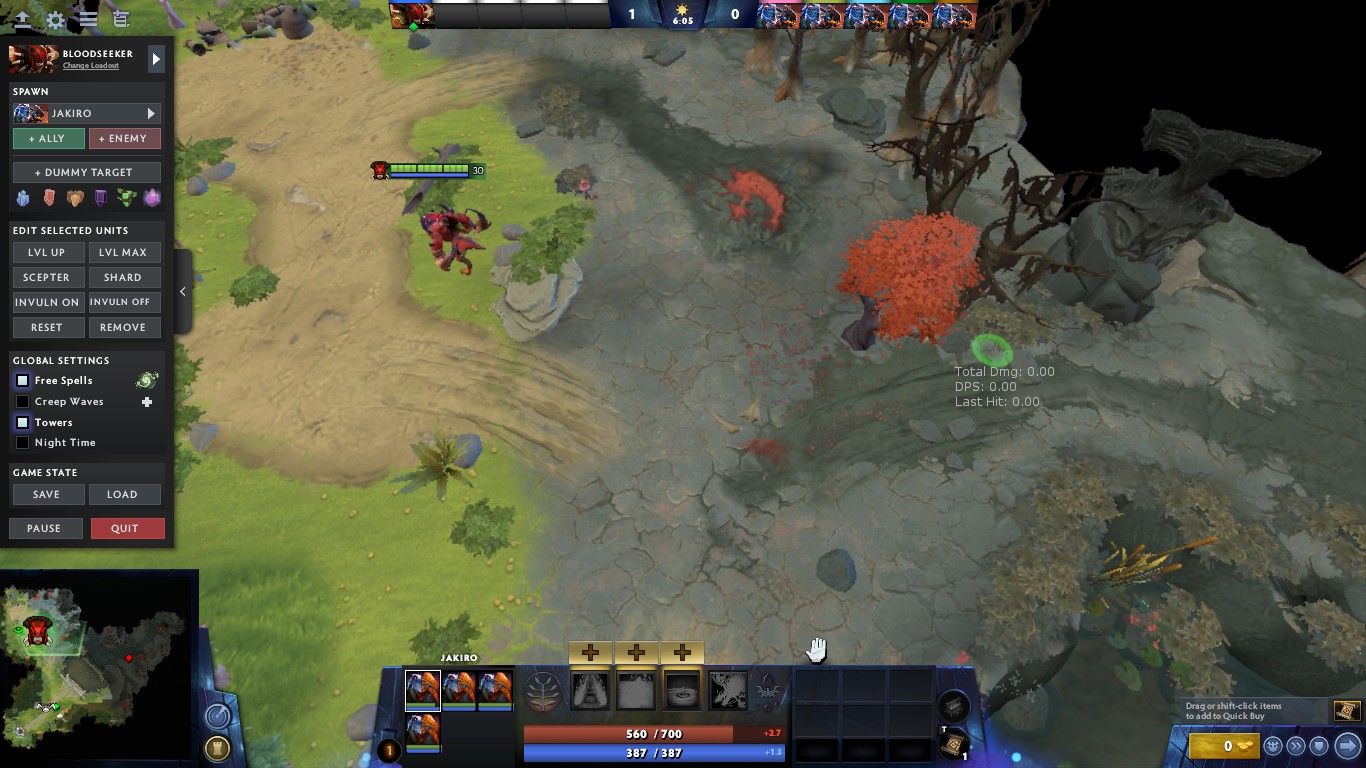
Task: Collapse the demo panel with the side chevron
Action: [183, 291]
